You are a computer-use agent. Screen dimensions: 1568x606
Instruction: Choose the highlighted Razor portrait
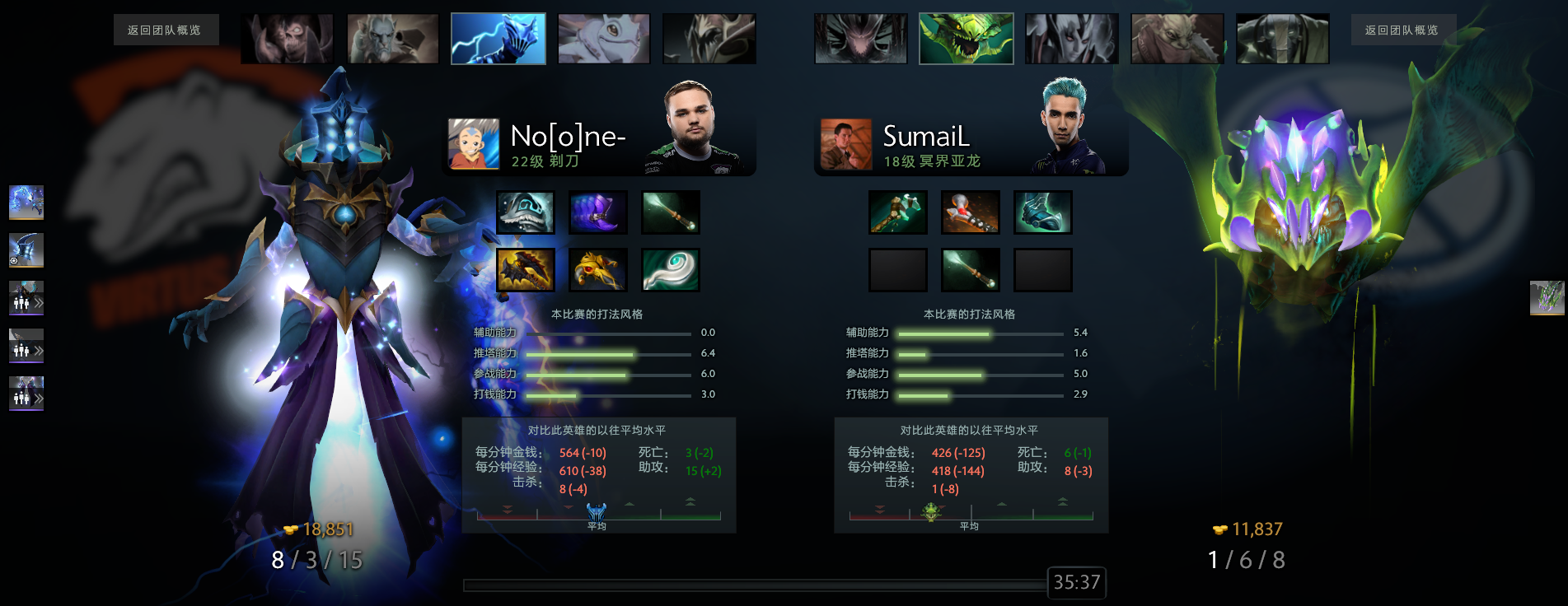click(498, 39)
